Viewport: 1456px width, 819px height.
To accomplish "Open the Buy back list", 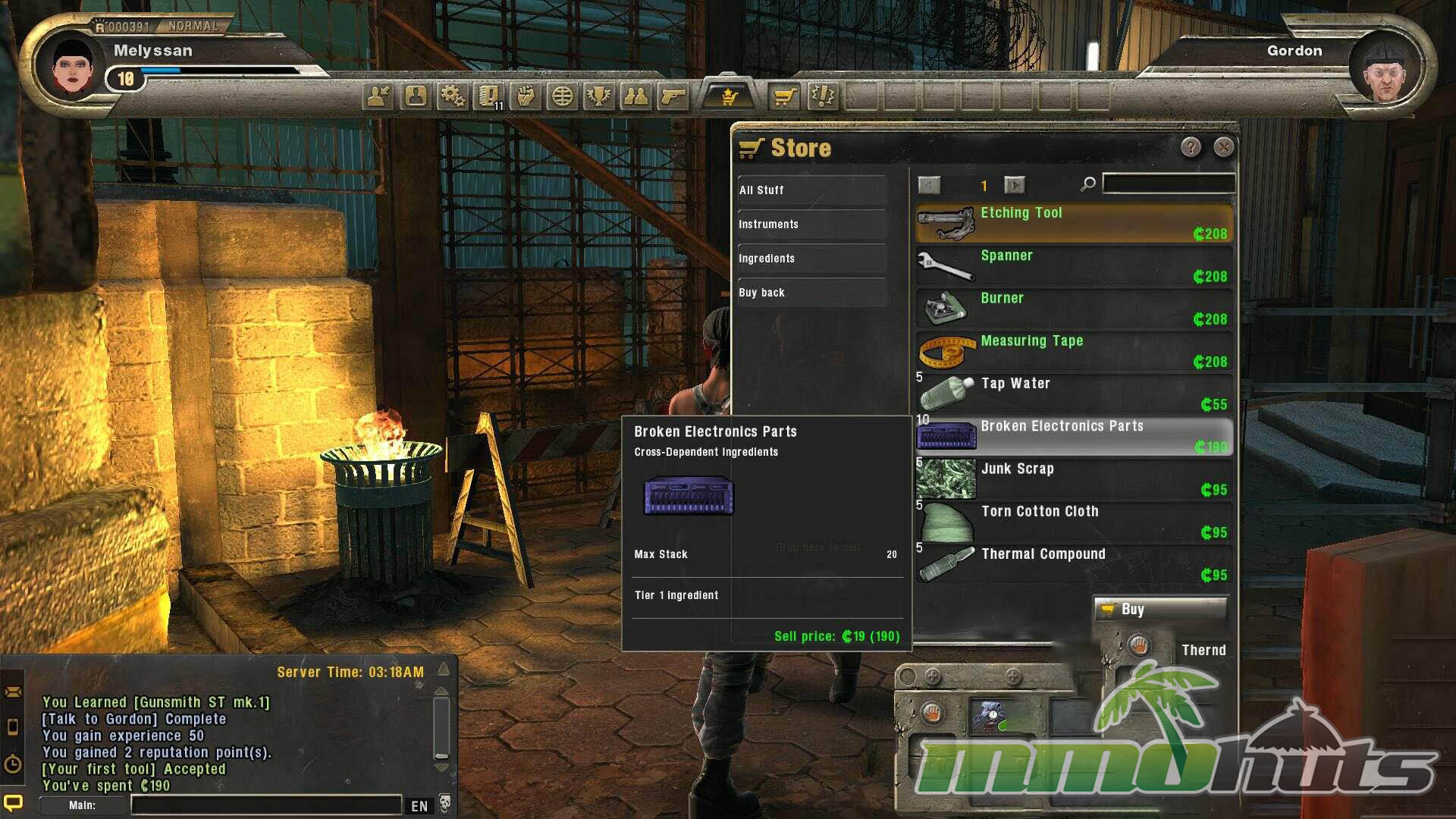I will pyautogui.click(x=811, y=293).
